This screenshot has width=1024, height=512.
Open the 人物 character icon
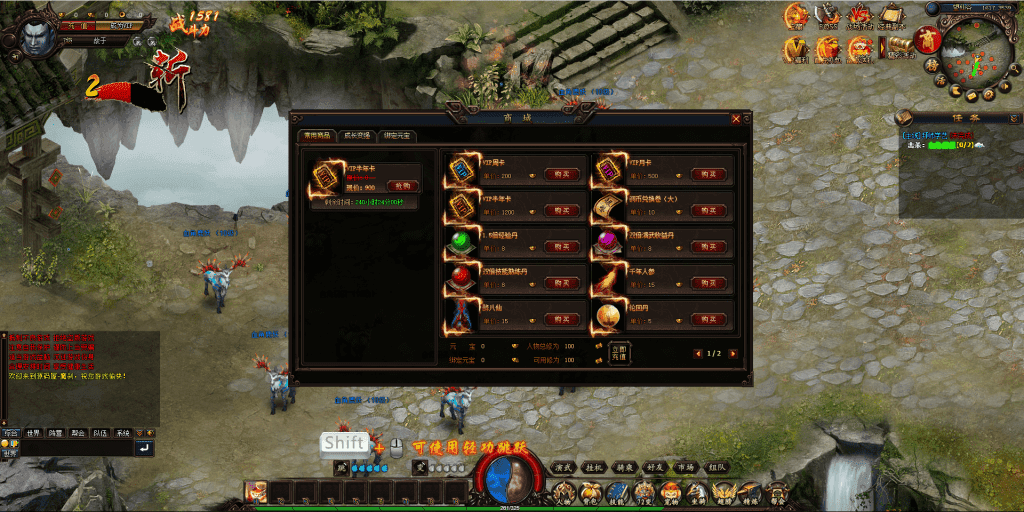click(565, 492)
